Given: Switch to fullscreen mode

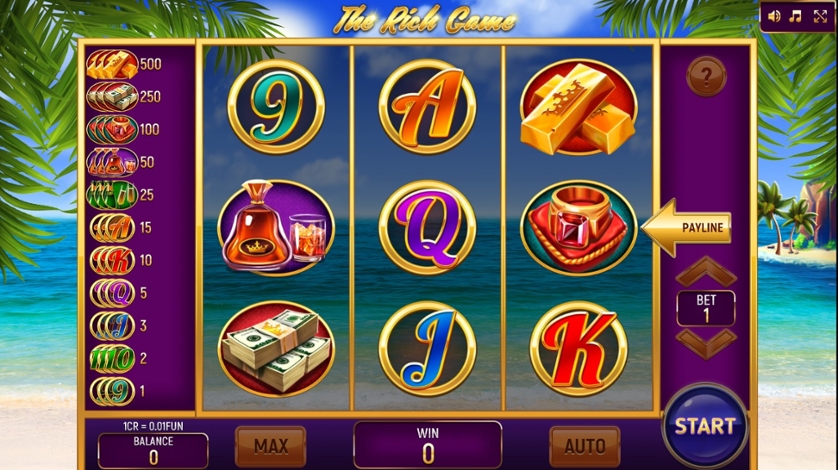Looking at the screenshot, I should pos(820,16).
